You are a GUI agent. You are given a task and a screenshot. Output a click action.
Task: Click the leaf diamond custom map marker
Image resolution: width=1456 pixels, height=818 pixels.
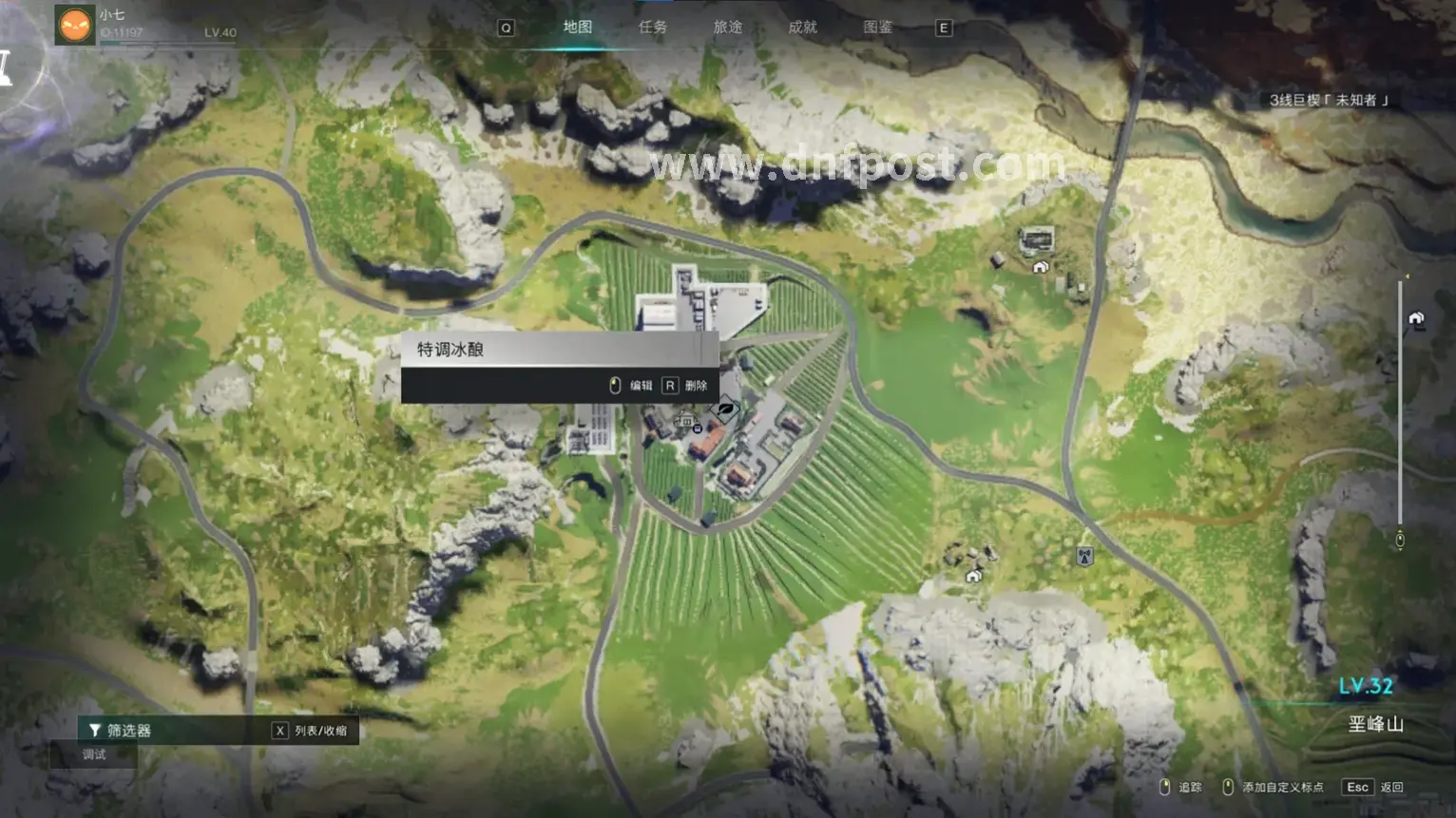(725, 410)
